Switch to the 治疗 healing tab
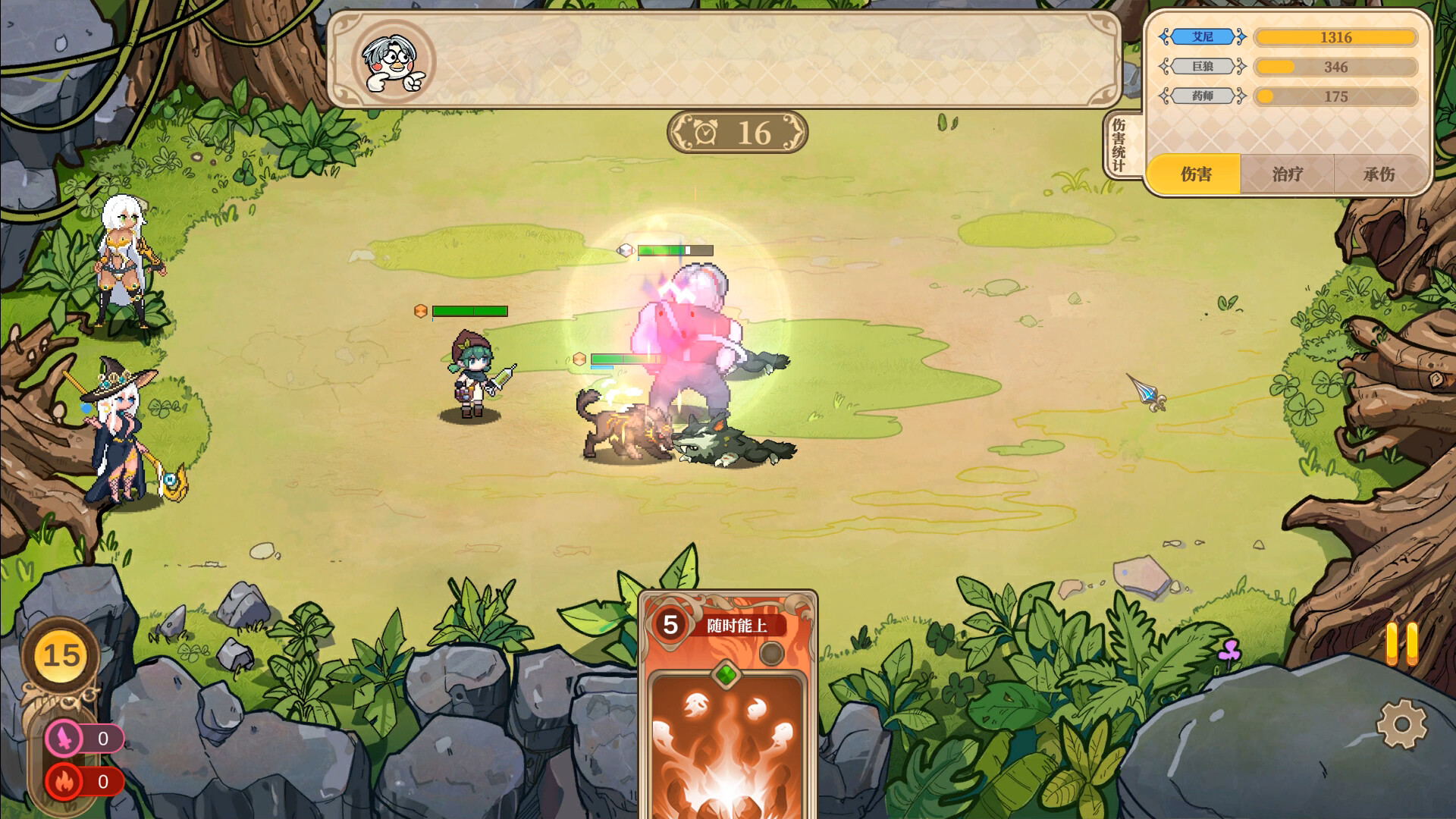The width and height of the screenshot is (1456, 819). click(x=1287, y=174)
